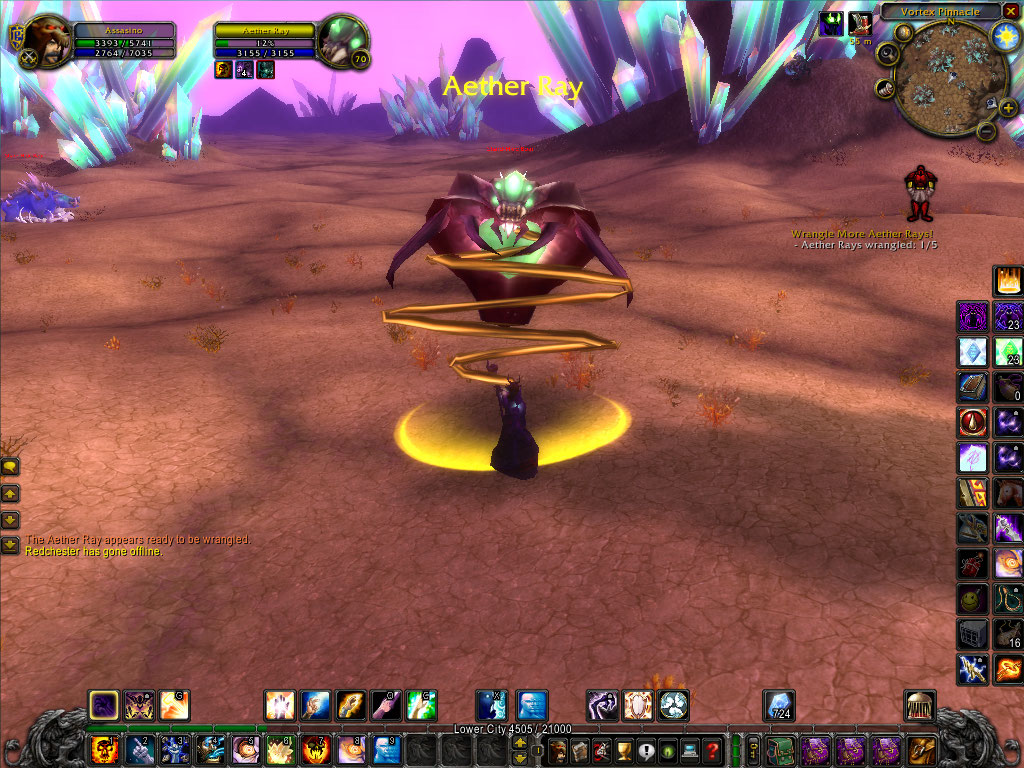Image resolution: width=1024 pixels, height=768 pixels.
Task: Page action bar up with arrow
Action: 521,741
